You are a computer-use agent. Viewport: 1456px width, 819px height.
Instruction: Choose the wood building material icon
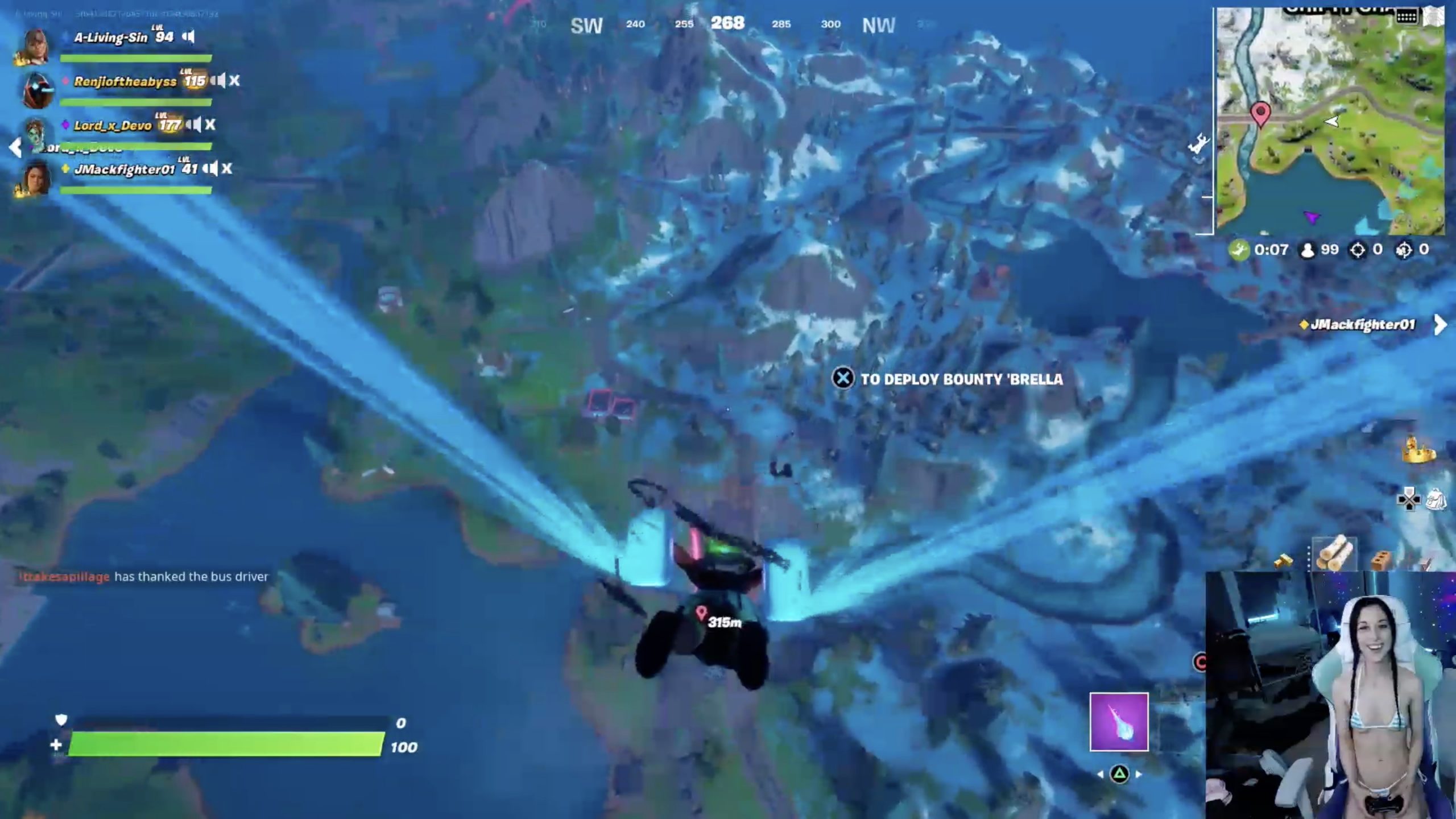[1334, 552]
